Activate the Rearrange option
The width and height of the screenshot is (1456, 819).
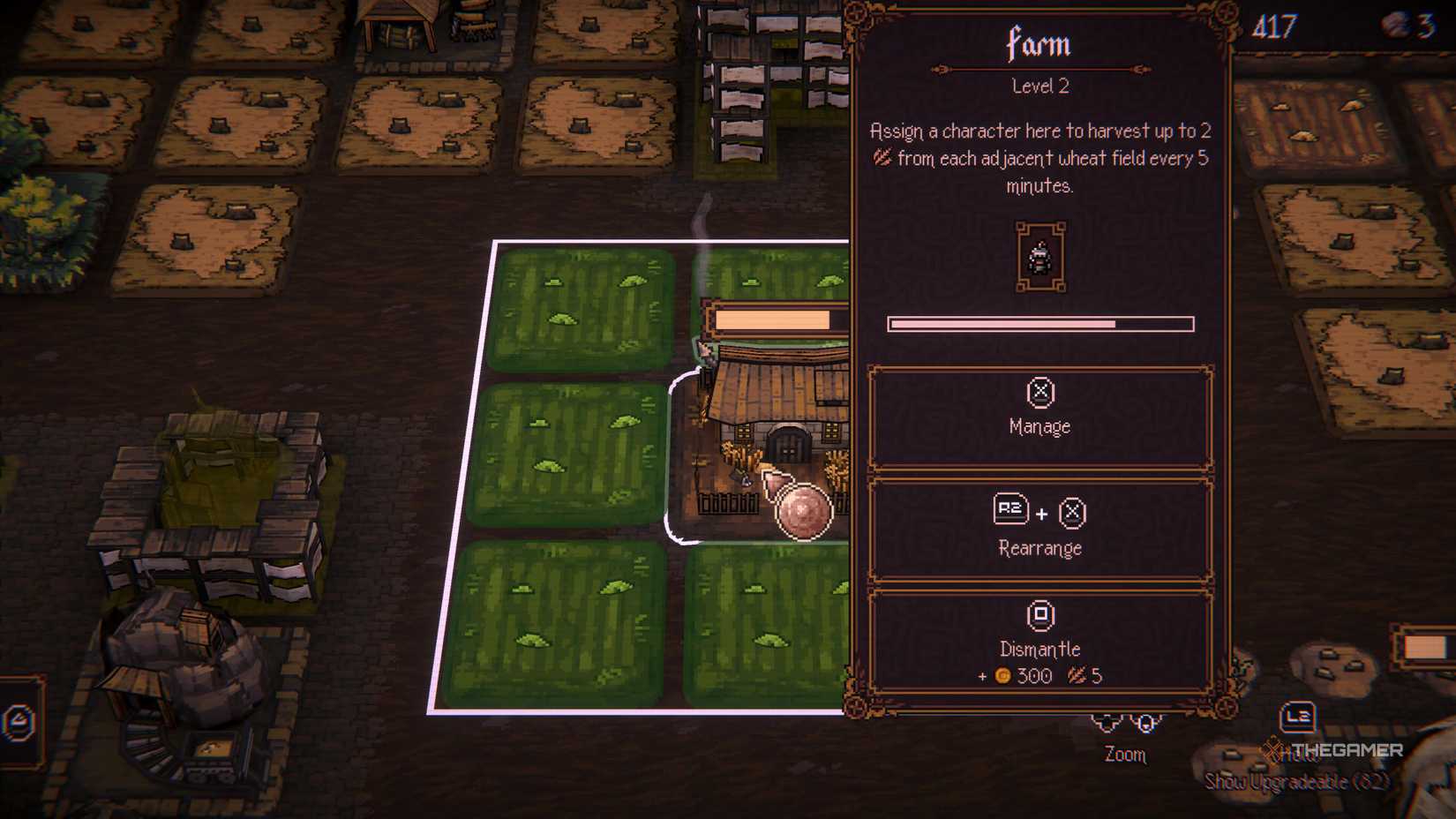1039,548
